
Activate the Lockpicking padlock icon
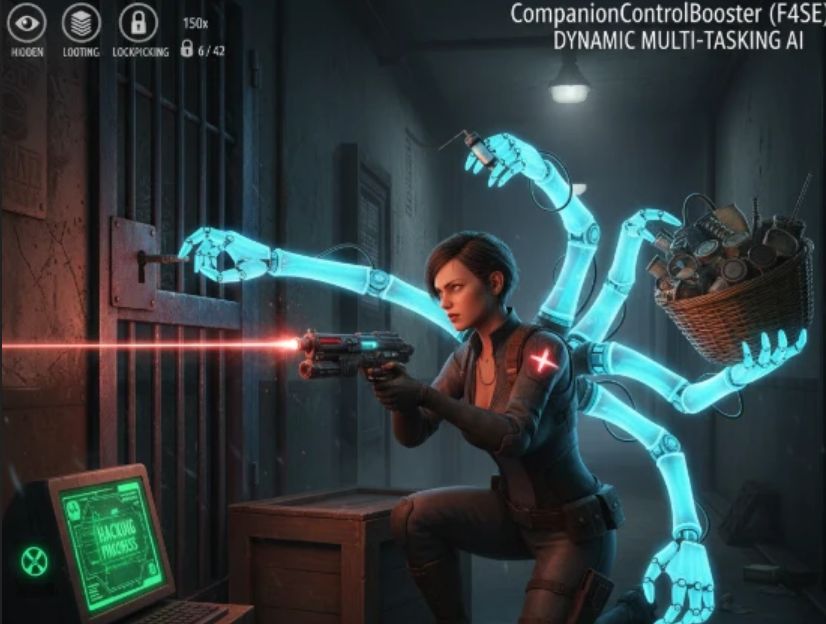click(x=137, y=21)
